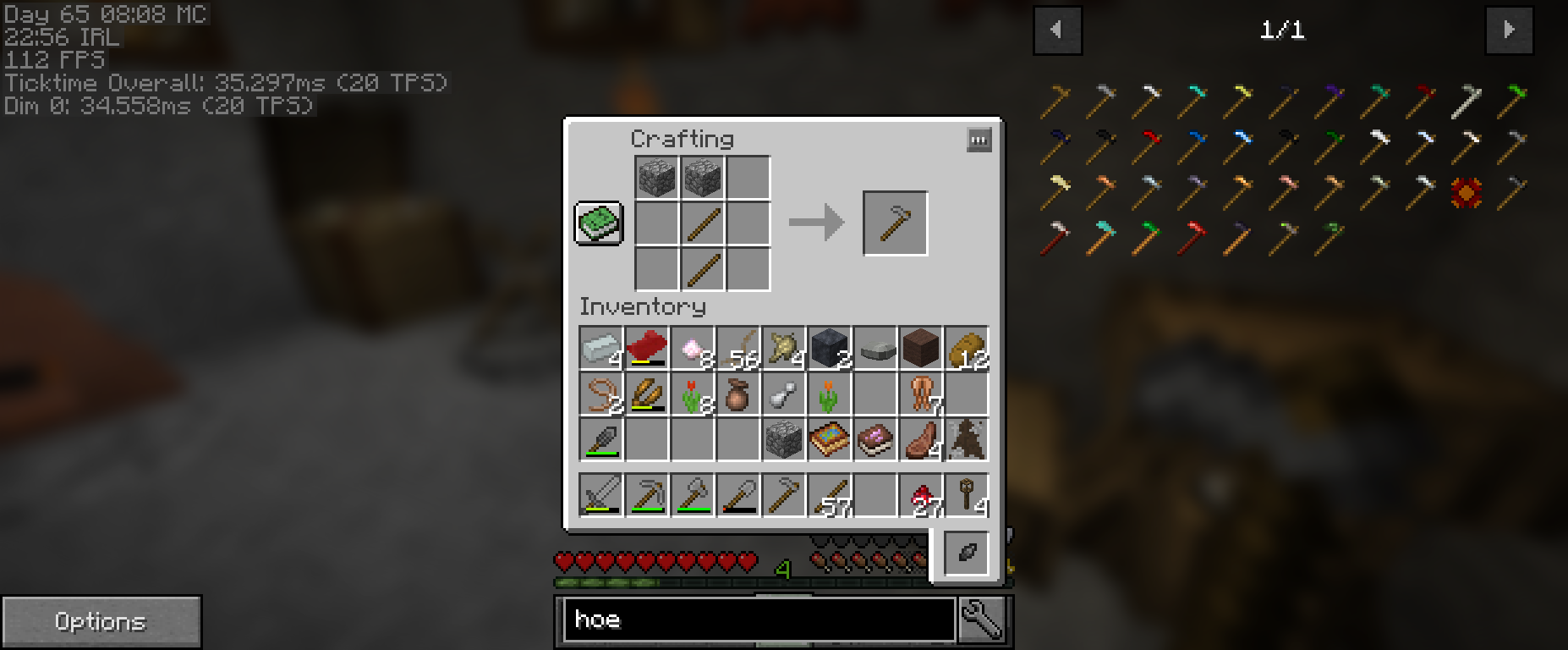The height and width of the screenshot is (650, 1568).
Task: Select the iron sword in the hotbar
Action: coord(600,493)
